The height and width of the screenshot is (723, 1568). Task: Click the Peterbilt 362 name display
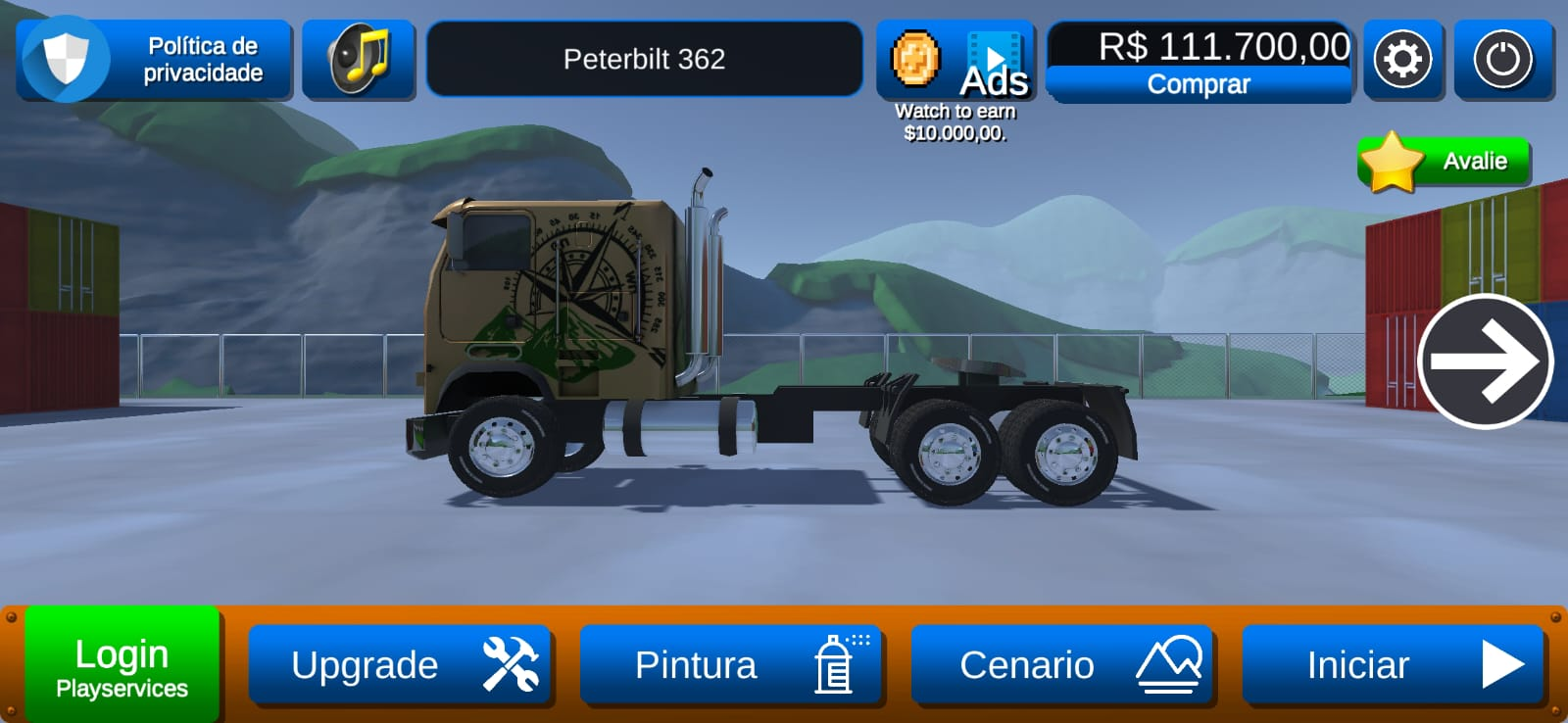tap(644, 59)
